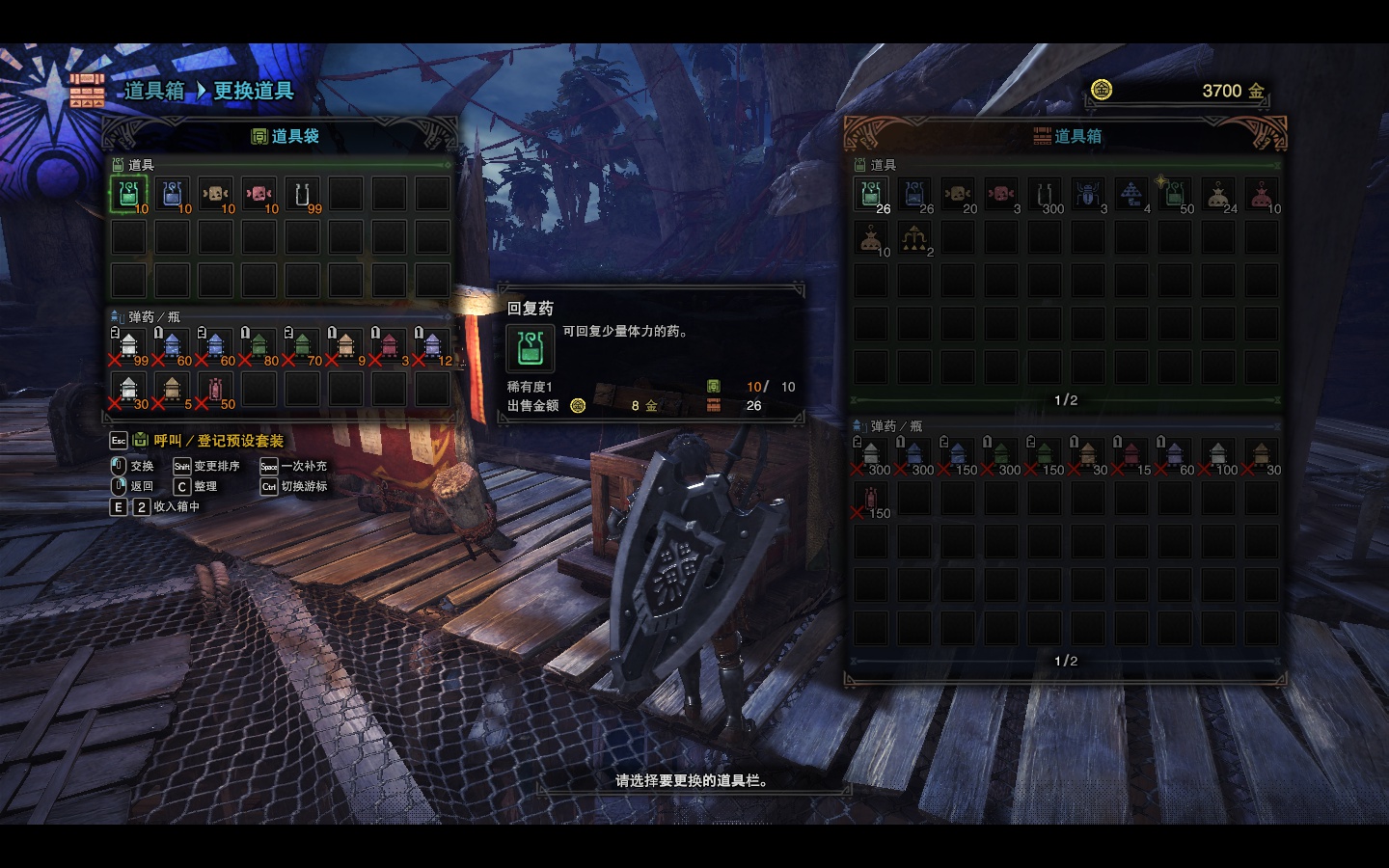This screenshot has height=868, width=1389.
Task: Choose the pouch ammo stack showing 80
Action: point(259,346)
